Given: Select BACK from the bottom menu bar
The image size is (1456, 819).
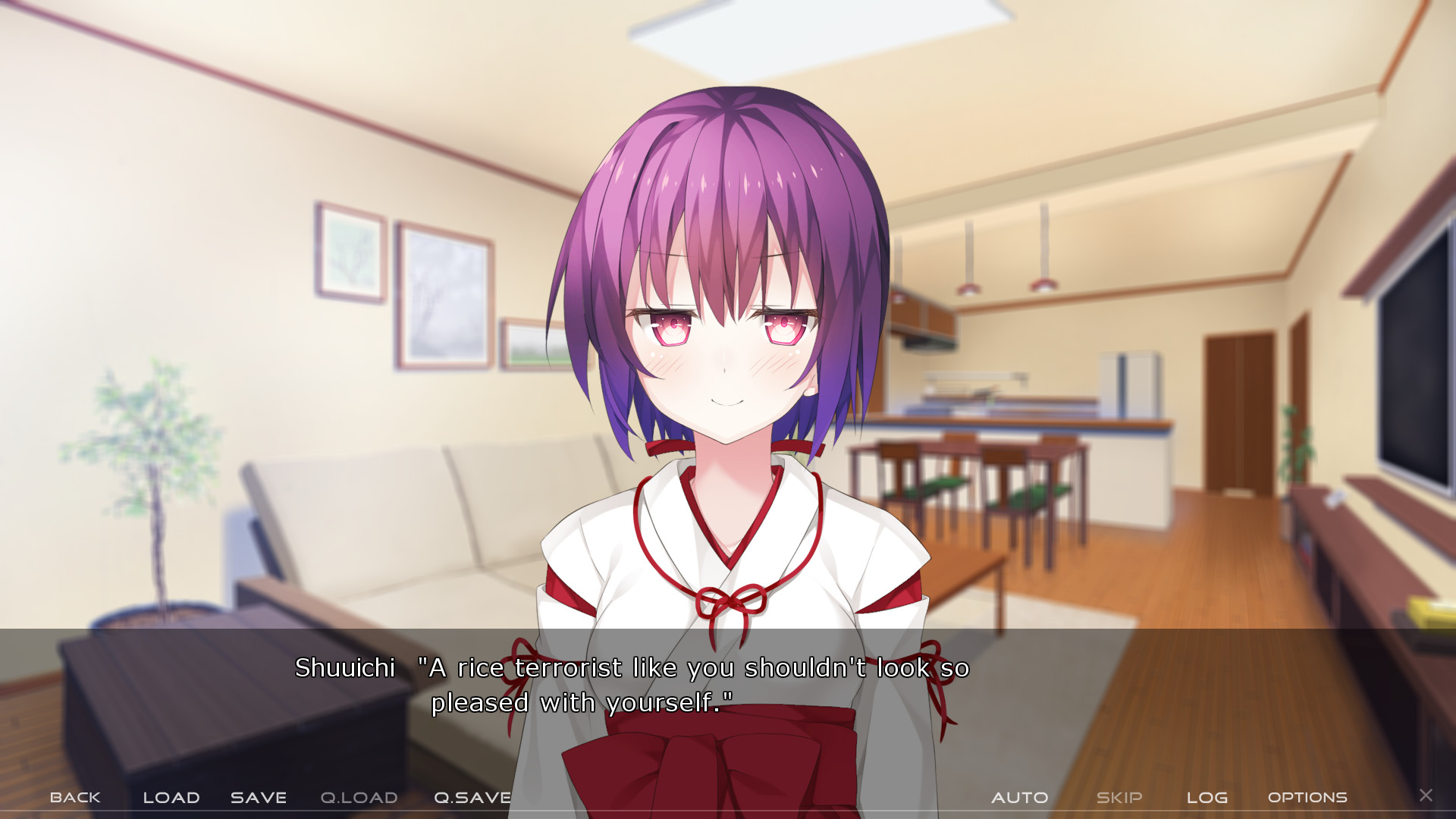Looking at the screenshot, I should pyautogui.click(x=74, y=797).
